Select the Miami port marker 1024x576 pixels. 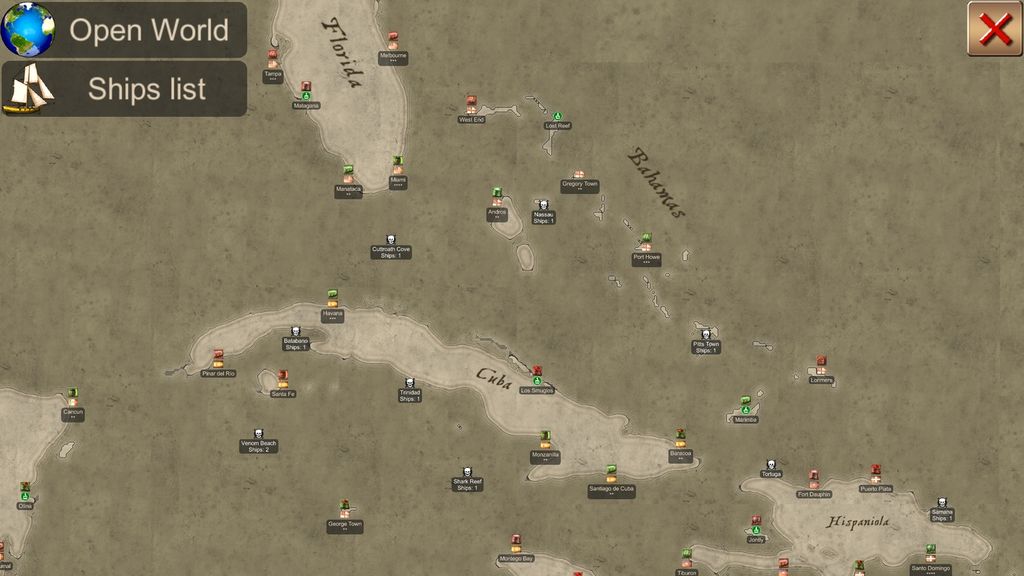tap(398, 166)
